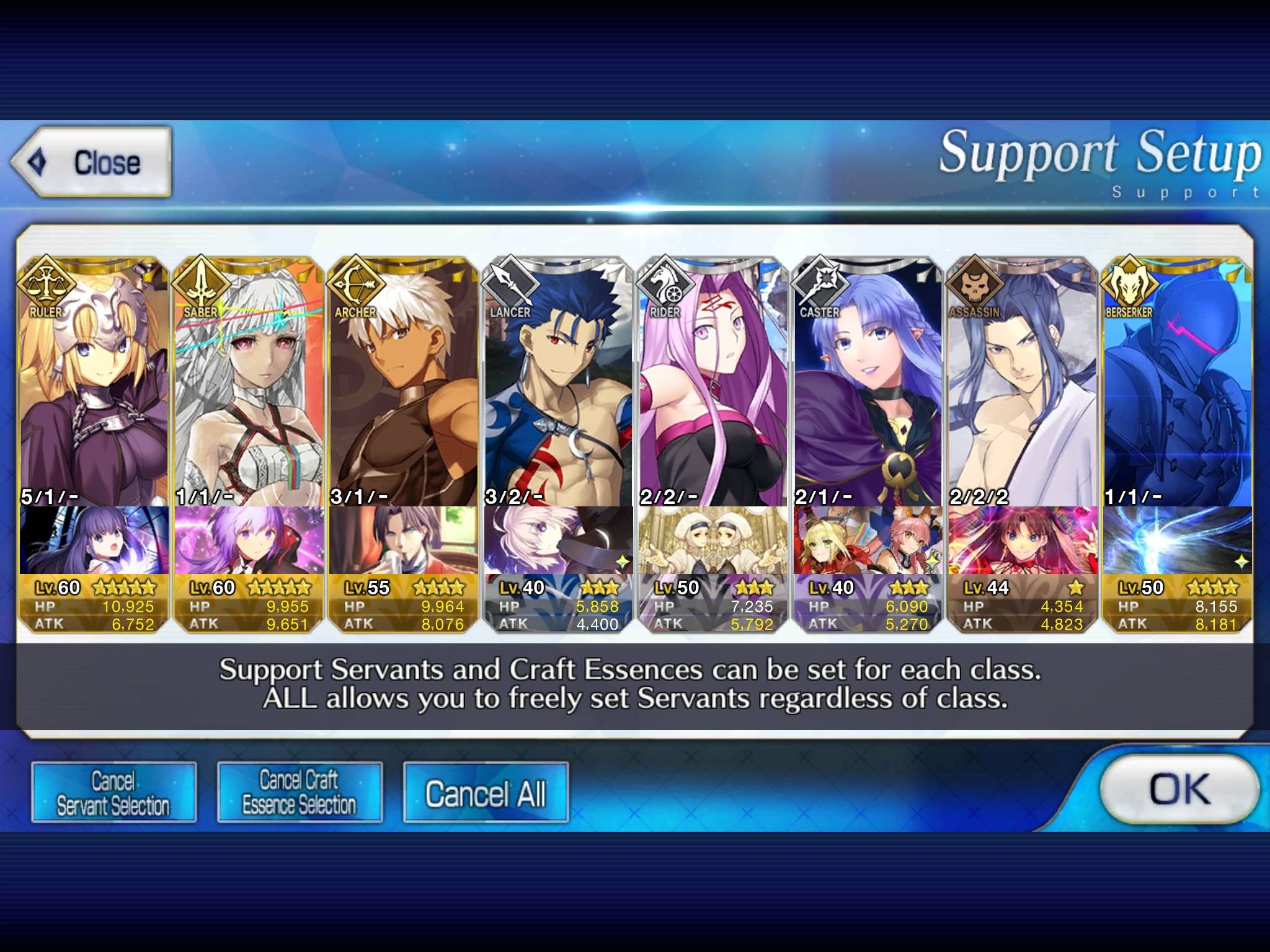Choose Cancel Servant Selection
The width and height of the screenshot is (1270, 952).
(113, 792)
